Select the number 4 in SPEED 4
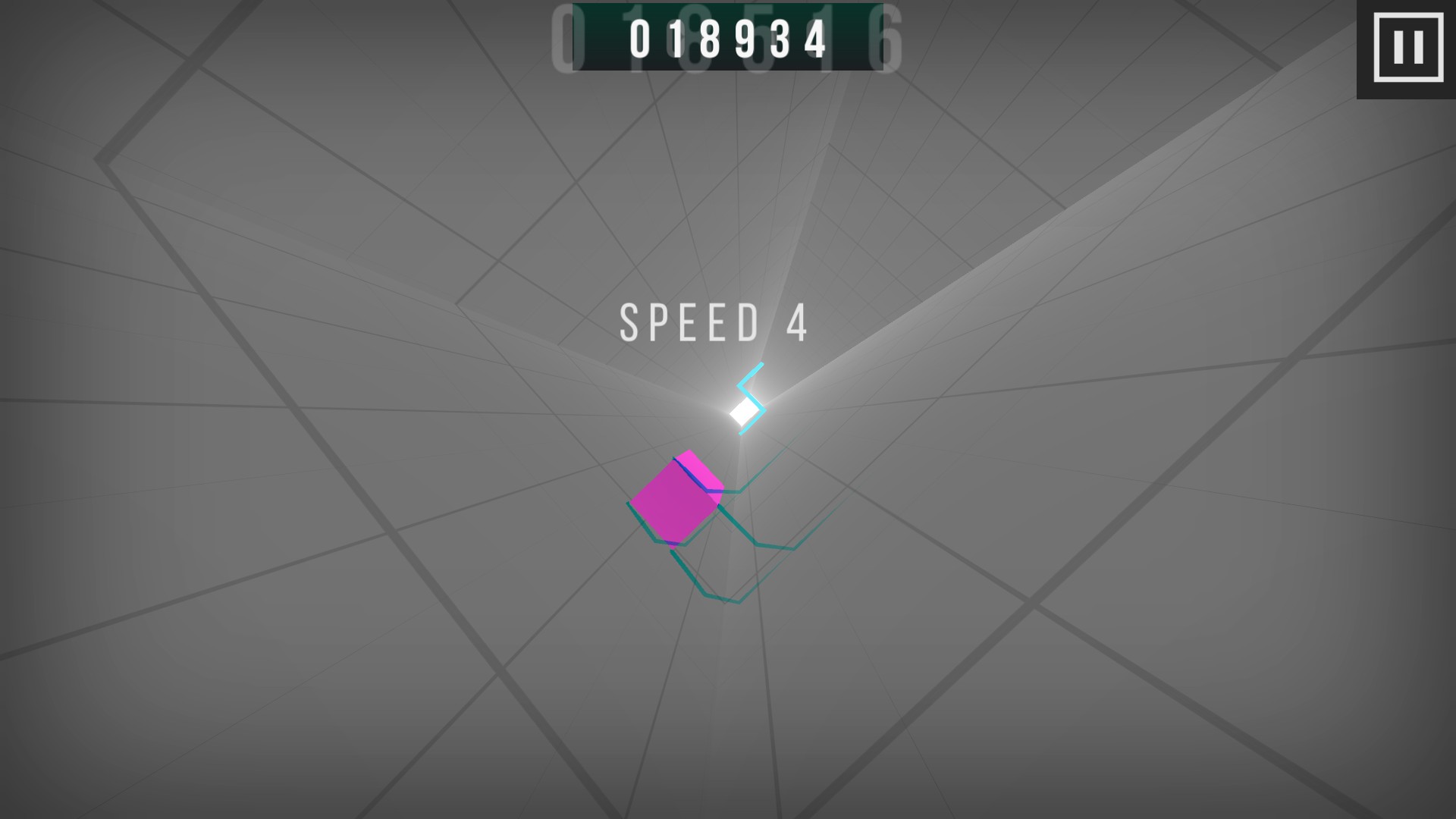The height and width of the screenshot is (819, 1456). [797, 322]
